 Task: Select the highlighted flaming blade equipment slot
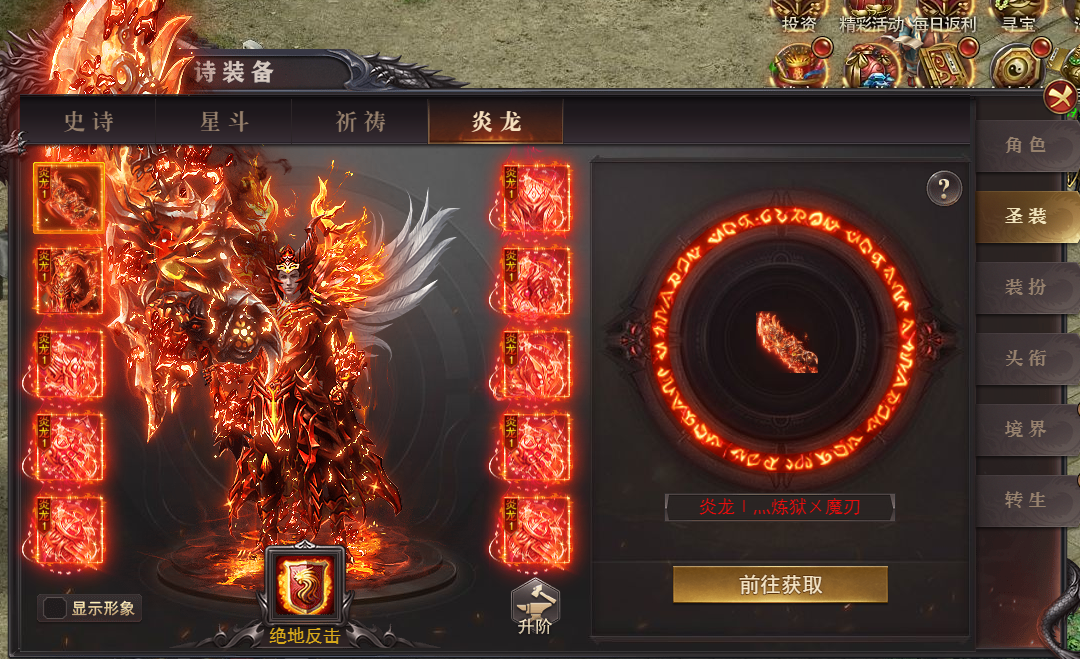69,198
